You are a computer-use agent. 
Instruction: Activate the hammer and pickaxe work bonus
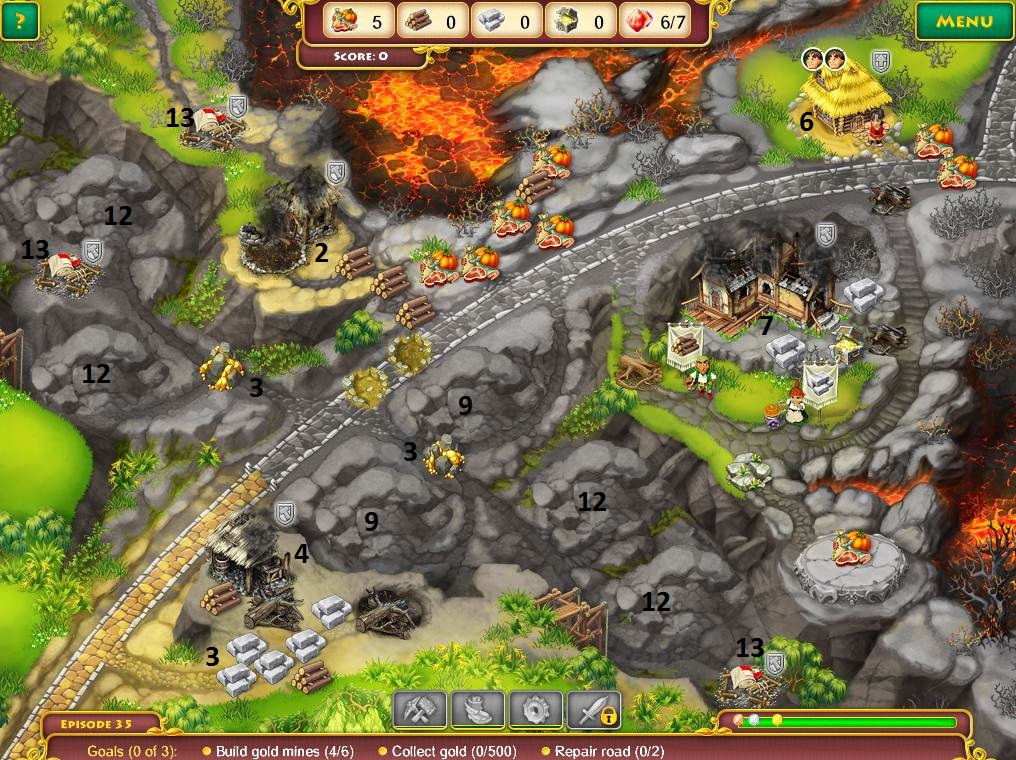tap(420, 709)
